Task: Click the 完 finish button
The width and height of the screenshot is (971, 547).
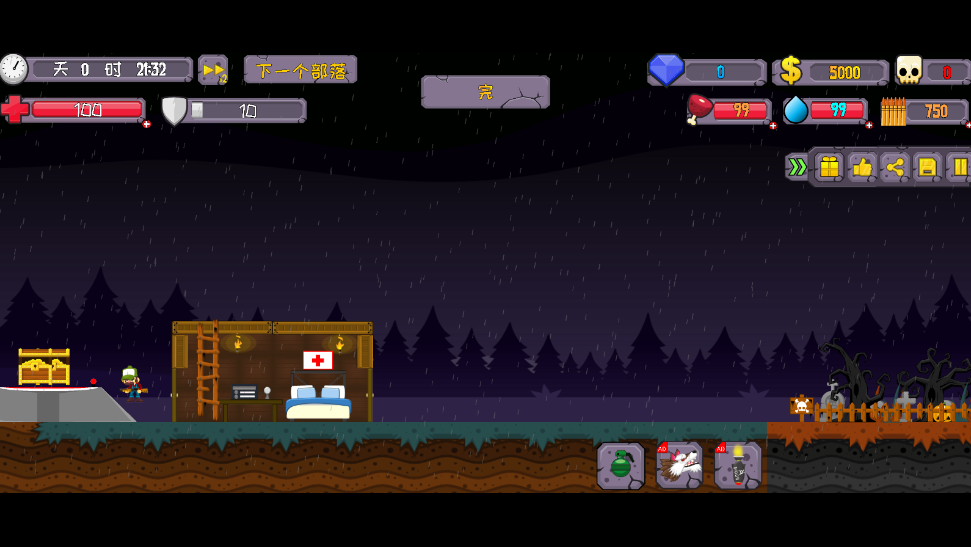Action: 485,92
